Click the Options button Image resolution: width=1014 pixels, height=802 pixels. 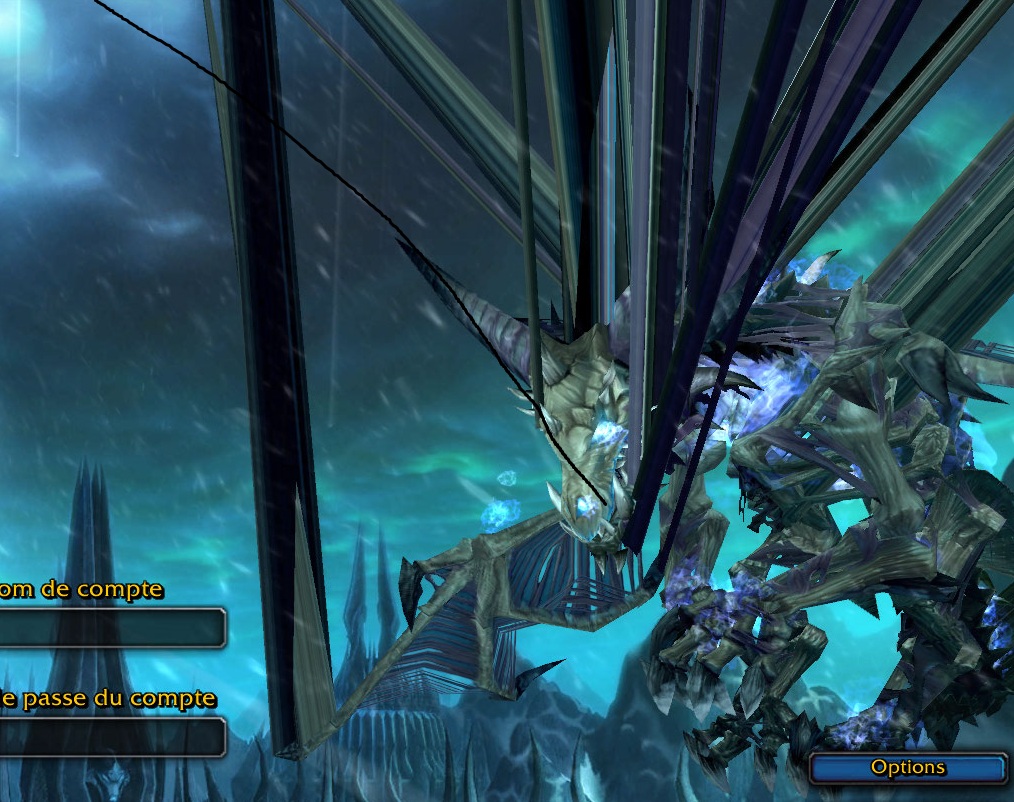point(907,768)
